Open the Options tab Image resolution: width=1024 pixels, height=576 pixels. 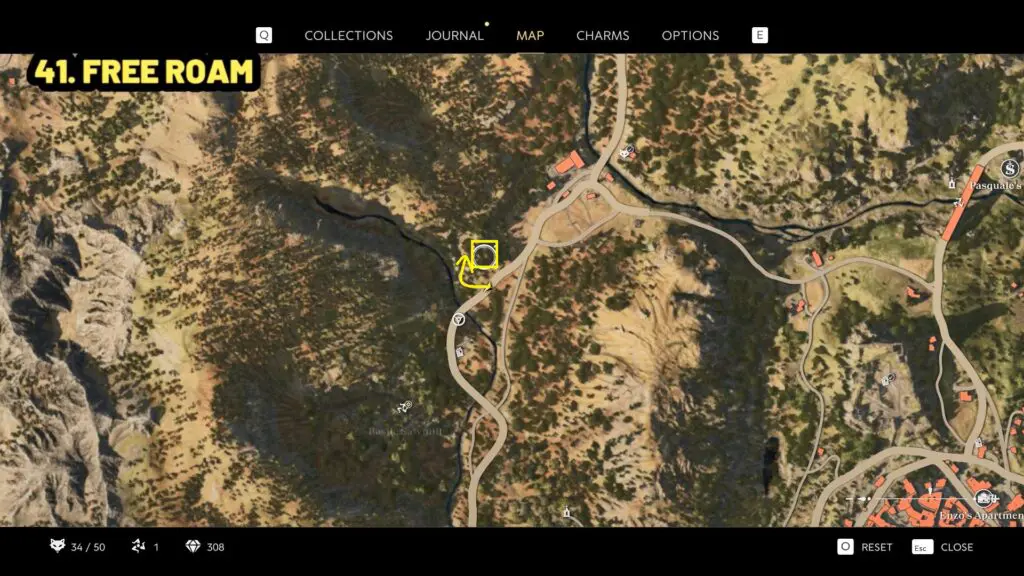click(x=690, y=35)
